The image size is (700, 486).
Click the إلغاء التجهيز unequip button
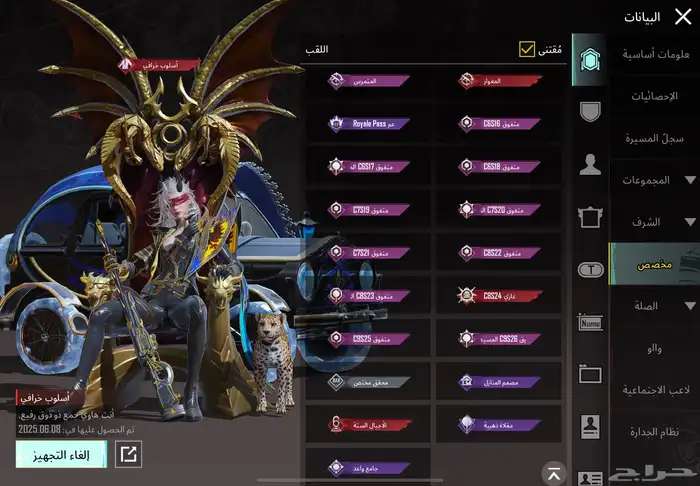(x=61, y=454)
